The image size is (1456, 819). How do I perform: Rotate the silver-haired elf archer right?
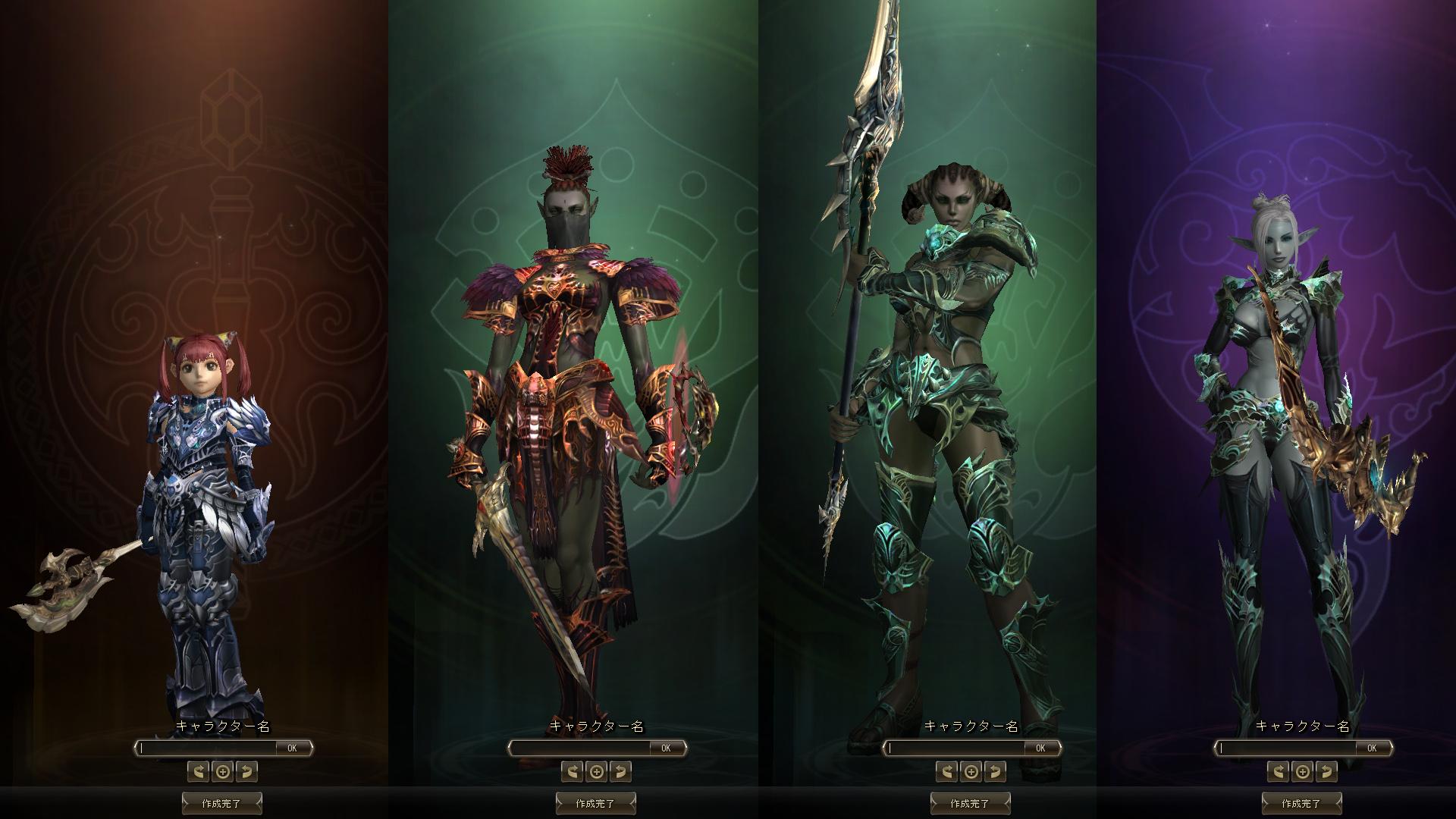coord(1326,772)
